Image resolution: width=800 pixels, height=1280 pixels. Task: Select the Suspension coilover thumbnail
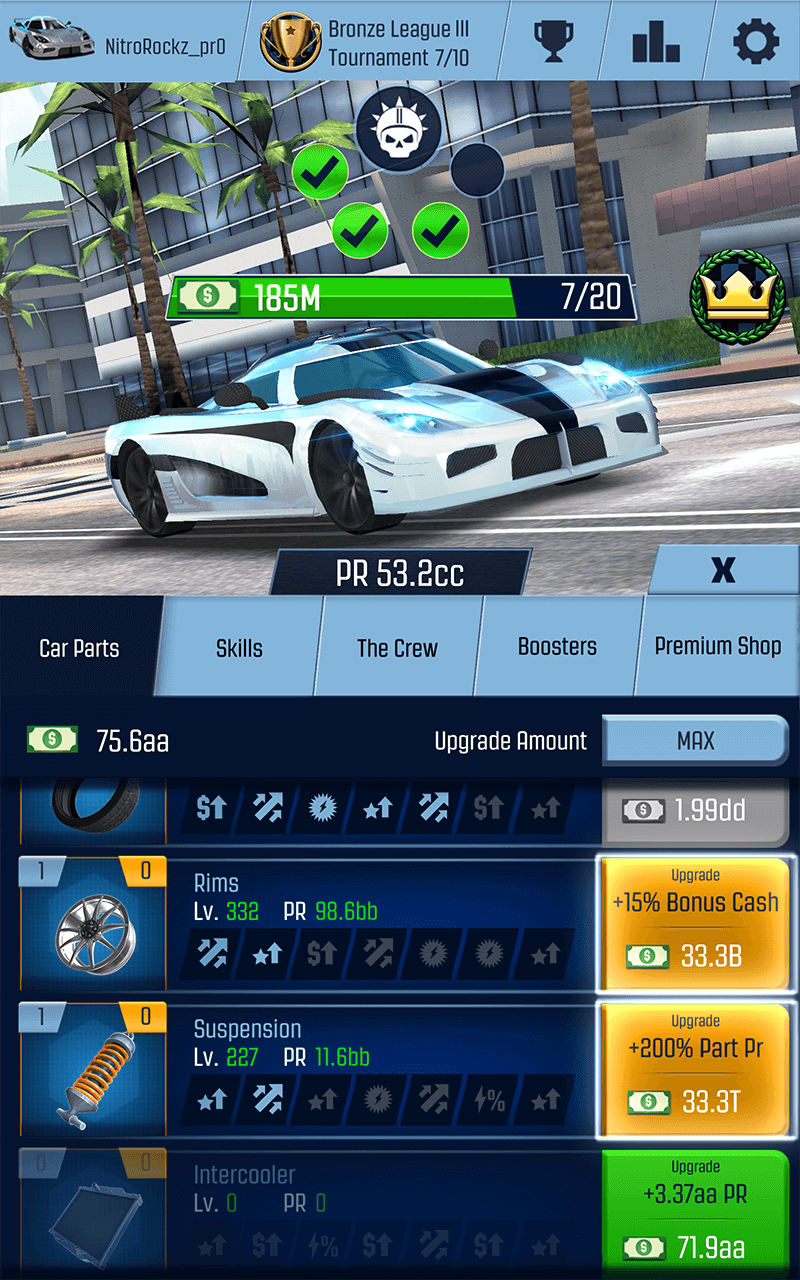click(x=92, y=1071)
